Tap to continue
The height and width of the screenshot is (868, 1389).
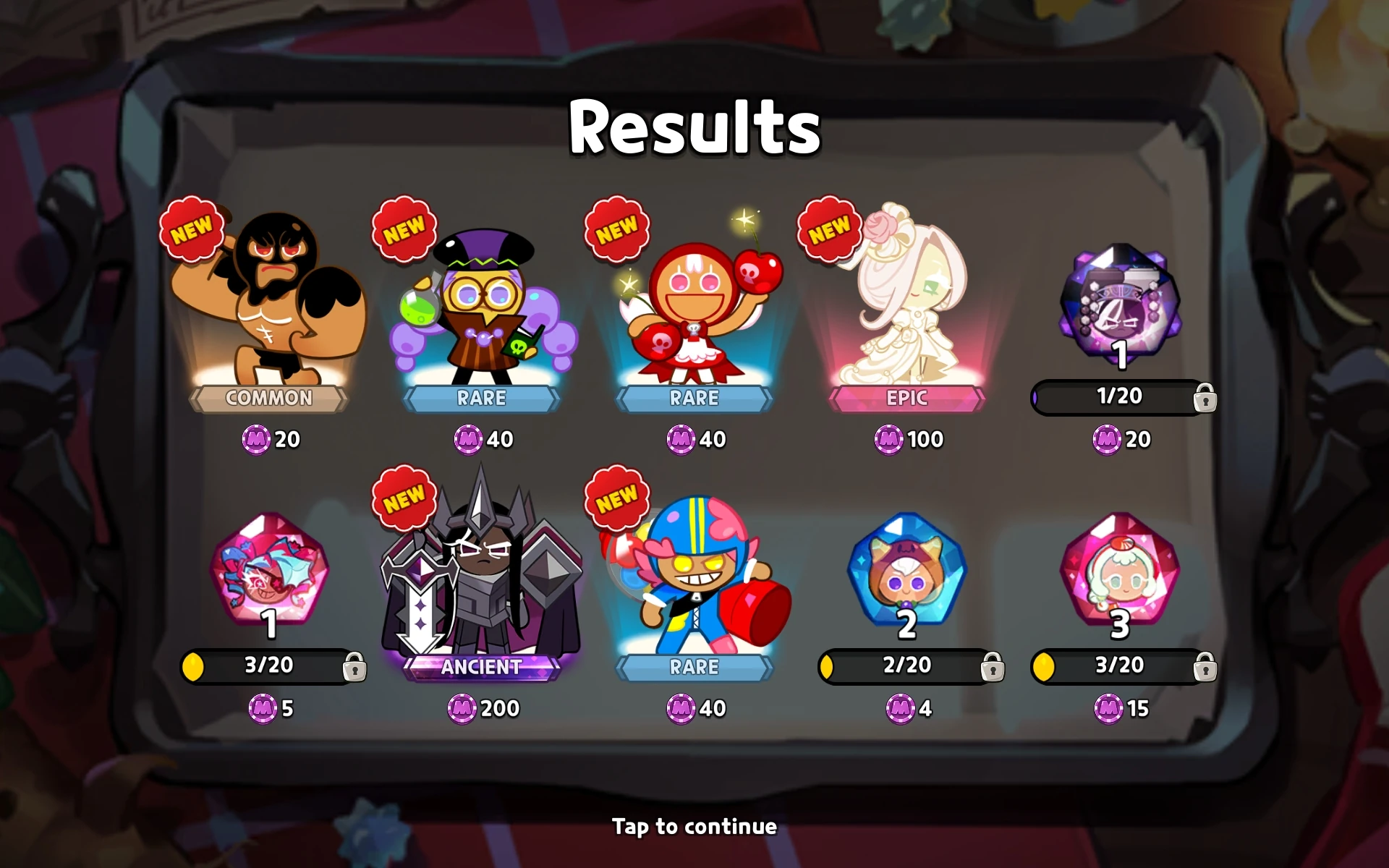tap(693, 826)
